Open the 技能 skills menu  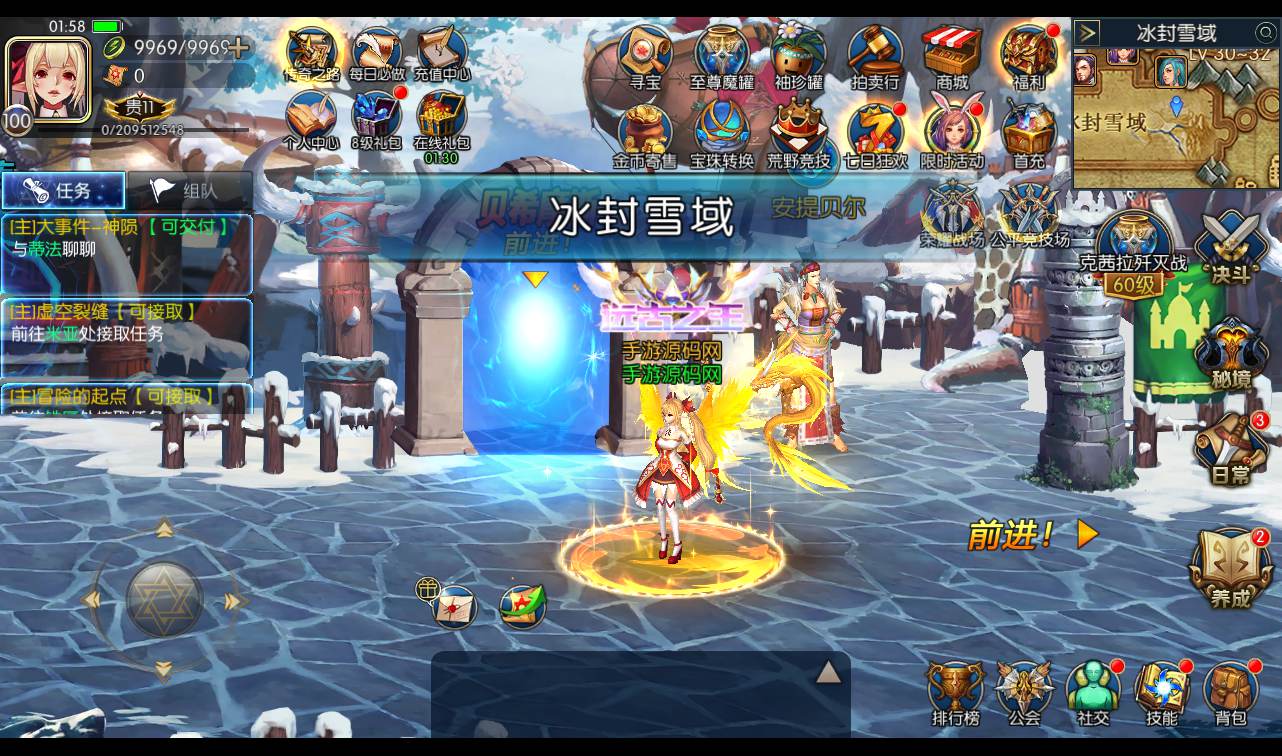[x=1161, y=691]
